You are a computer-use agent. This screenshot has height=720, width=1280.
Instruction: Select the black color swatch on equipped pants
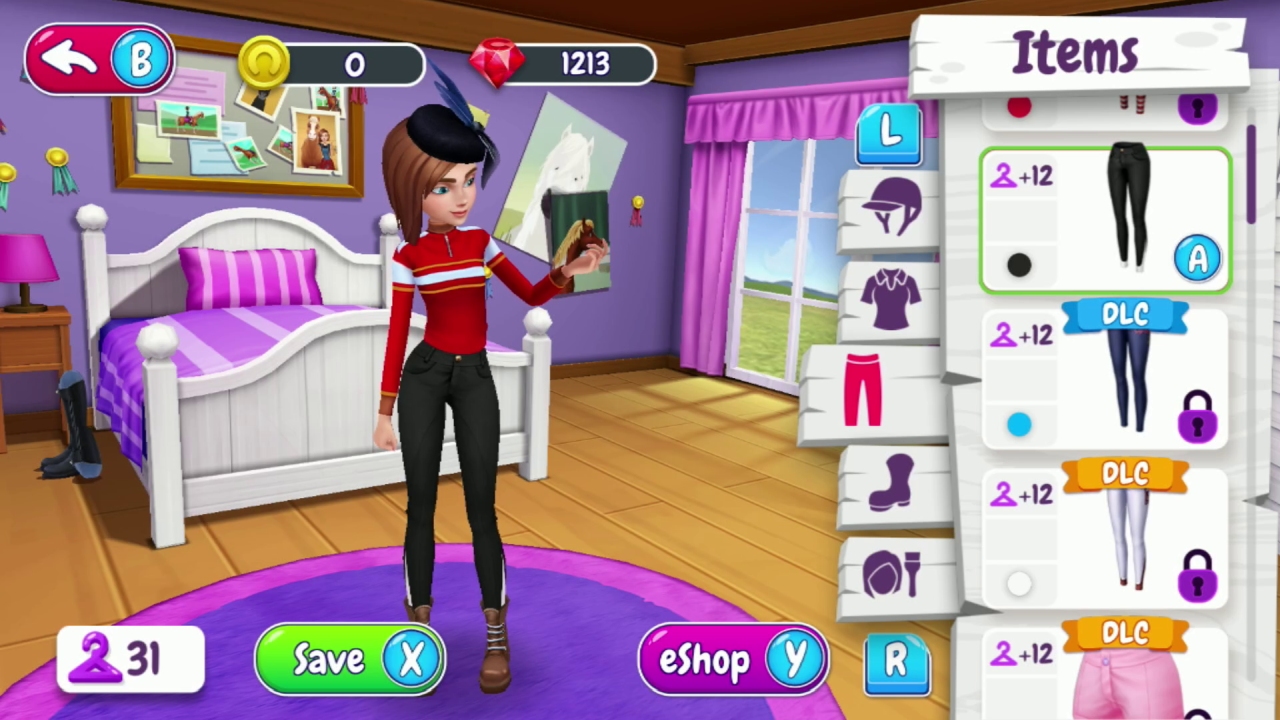click(x=1018, y=264)
